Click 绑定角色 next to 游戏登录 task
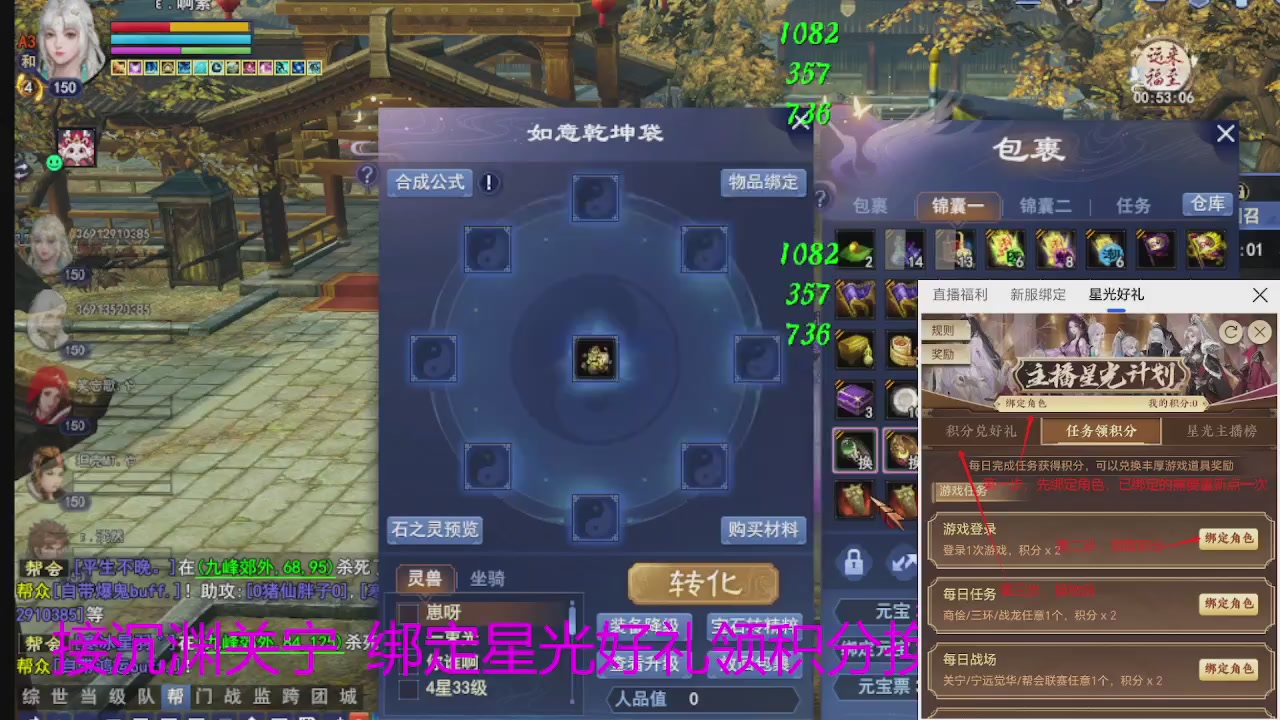This screenshot has width=1280, height=720. 1228,537
